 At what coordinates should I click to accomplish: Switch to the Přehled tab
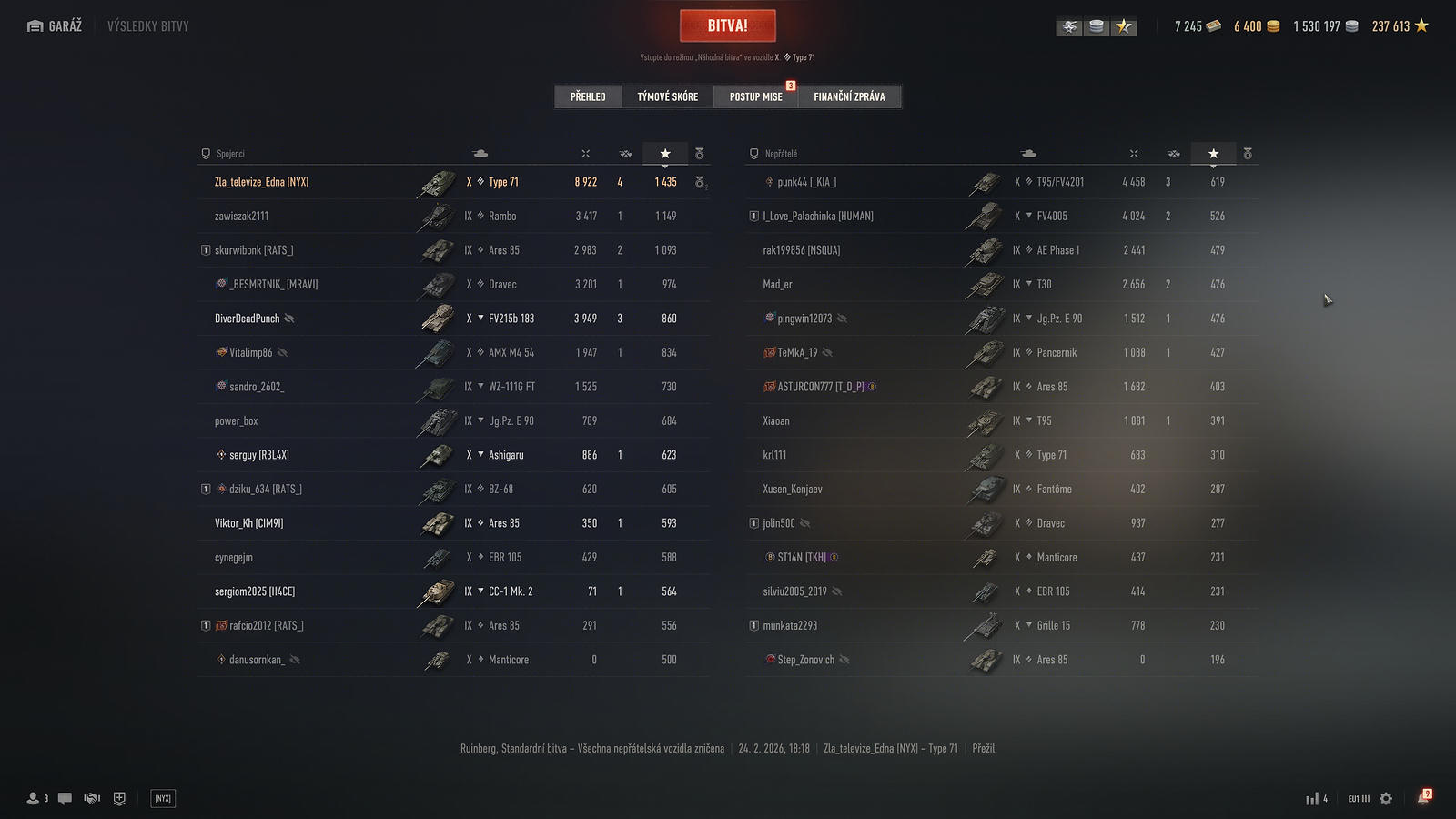pyautogui.click(x=588, y=96)
